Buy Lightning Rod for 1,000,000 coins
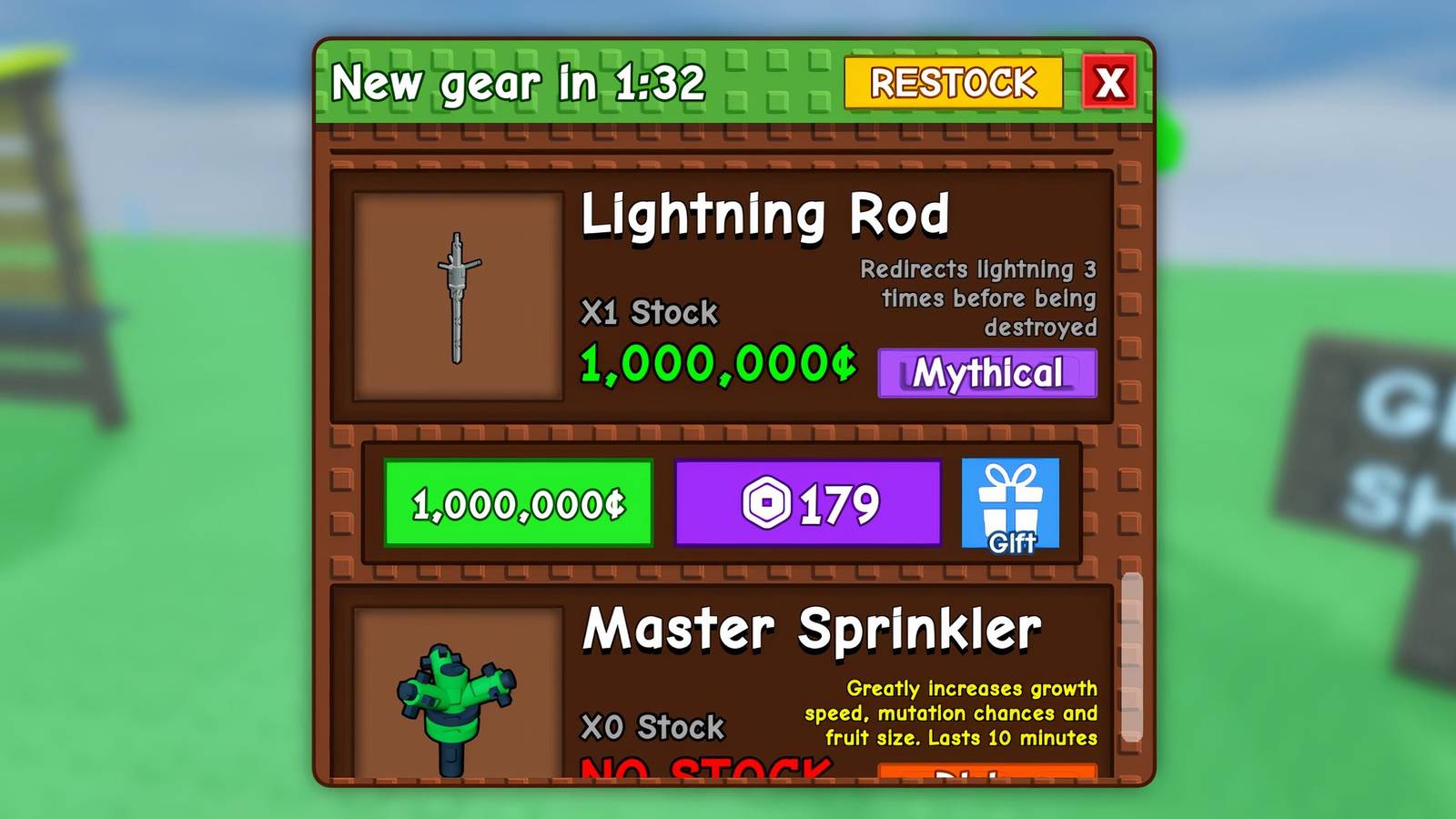The image size is (1456, 819). point(517,500)
